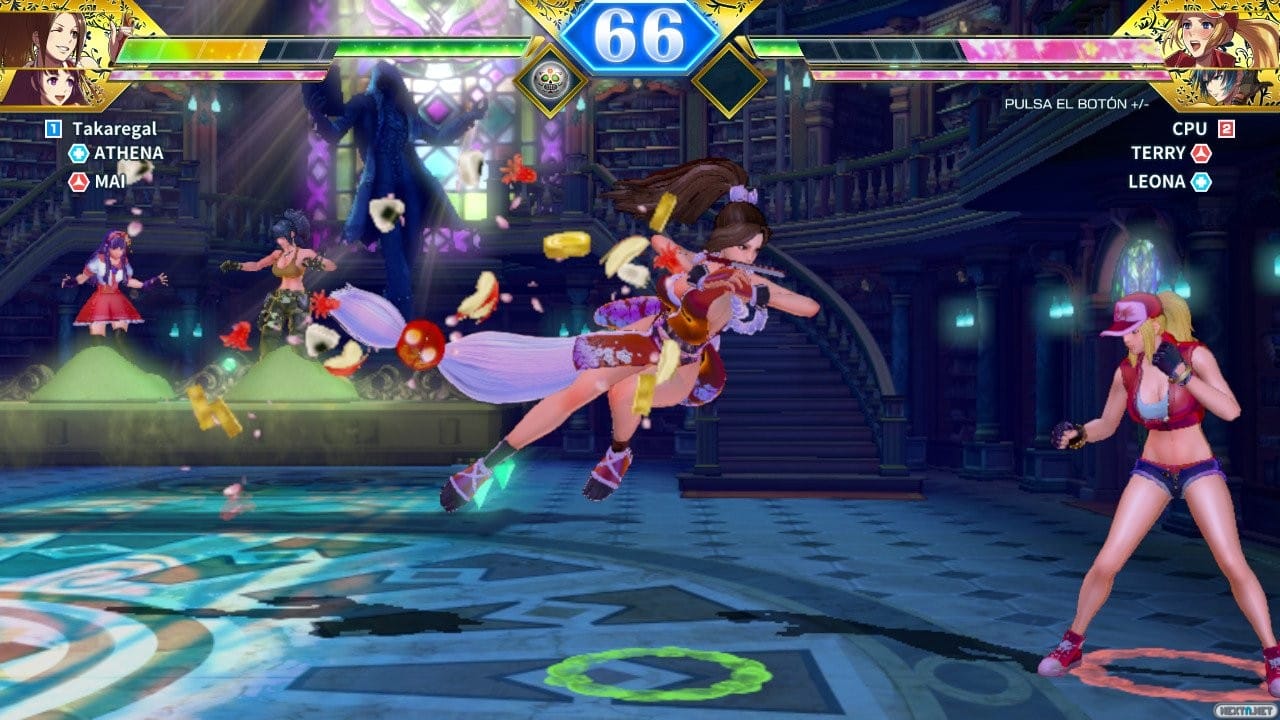Click the skull item icon beside the timer
Viewport: 1280px width, 720px height.
click(549, 81)
